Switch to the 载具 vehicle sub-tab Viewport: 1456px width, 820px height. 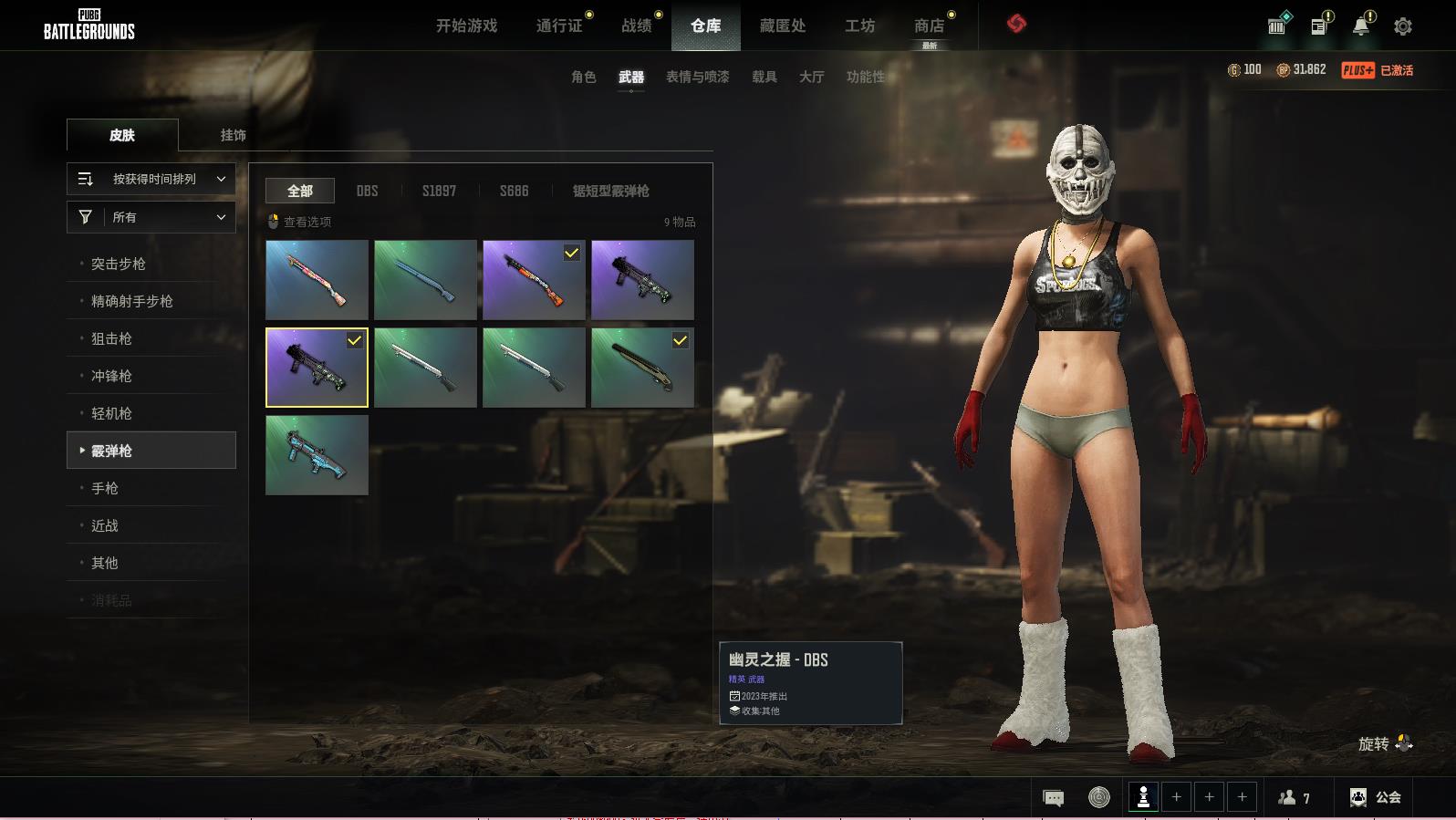coord(764,78)
